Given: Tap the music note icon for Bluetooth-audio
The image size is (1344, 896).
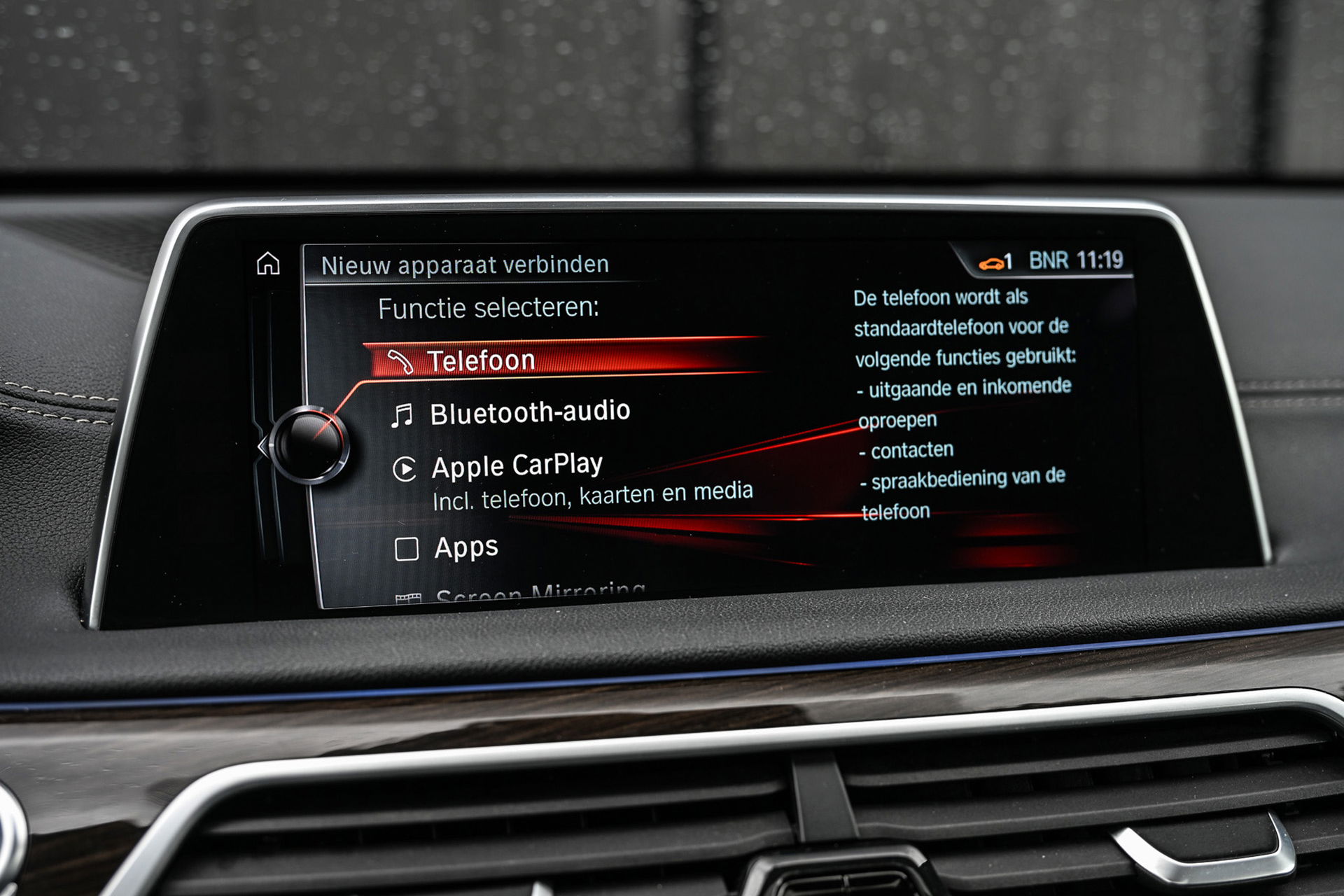Looking at the screenshot, I should (x=403, y=412).
